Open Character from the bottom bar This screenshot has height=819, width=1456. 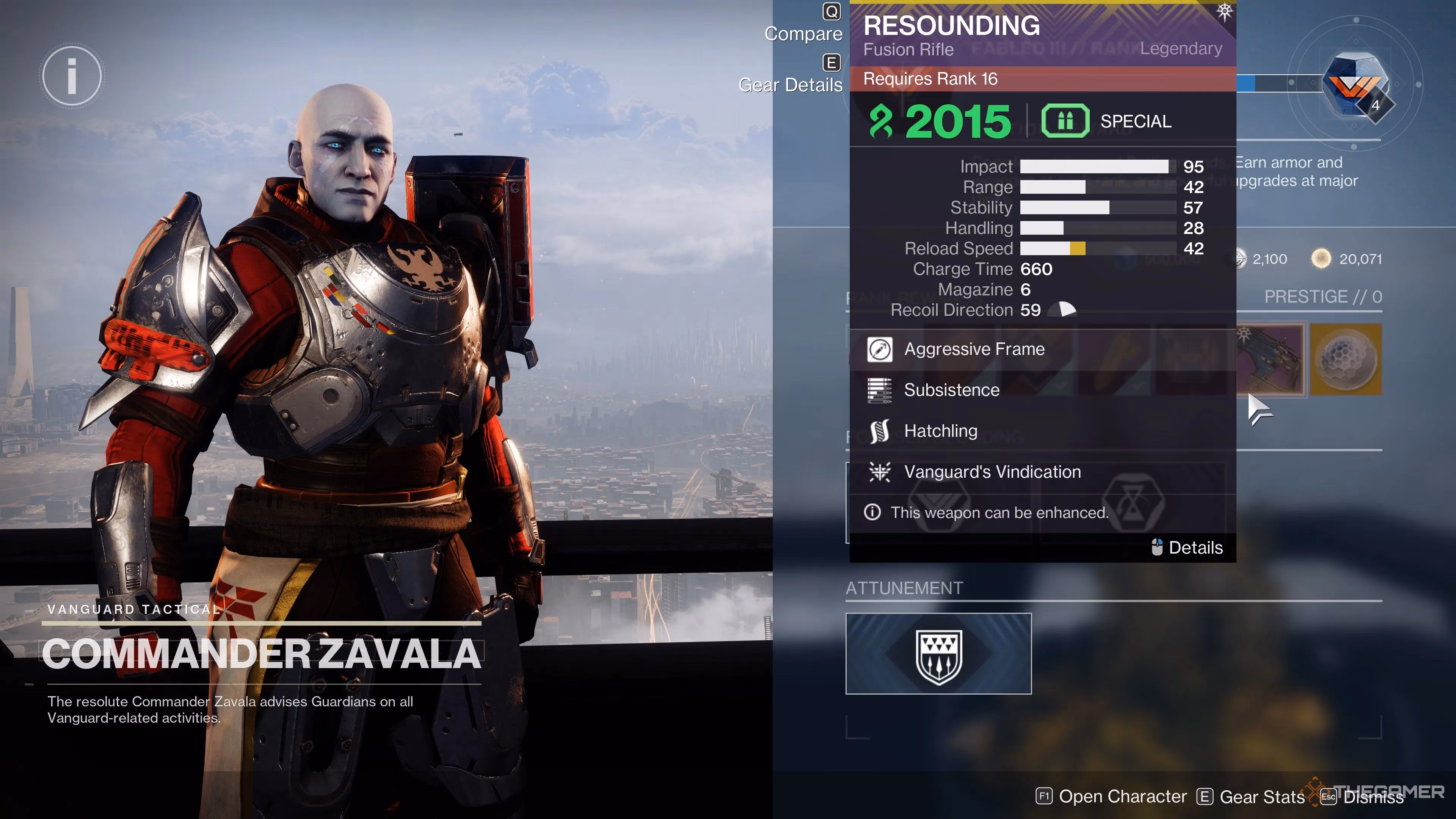coord(1122,796)
